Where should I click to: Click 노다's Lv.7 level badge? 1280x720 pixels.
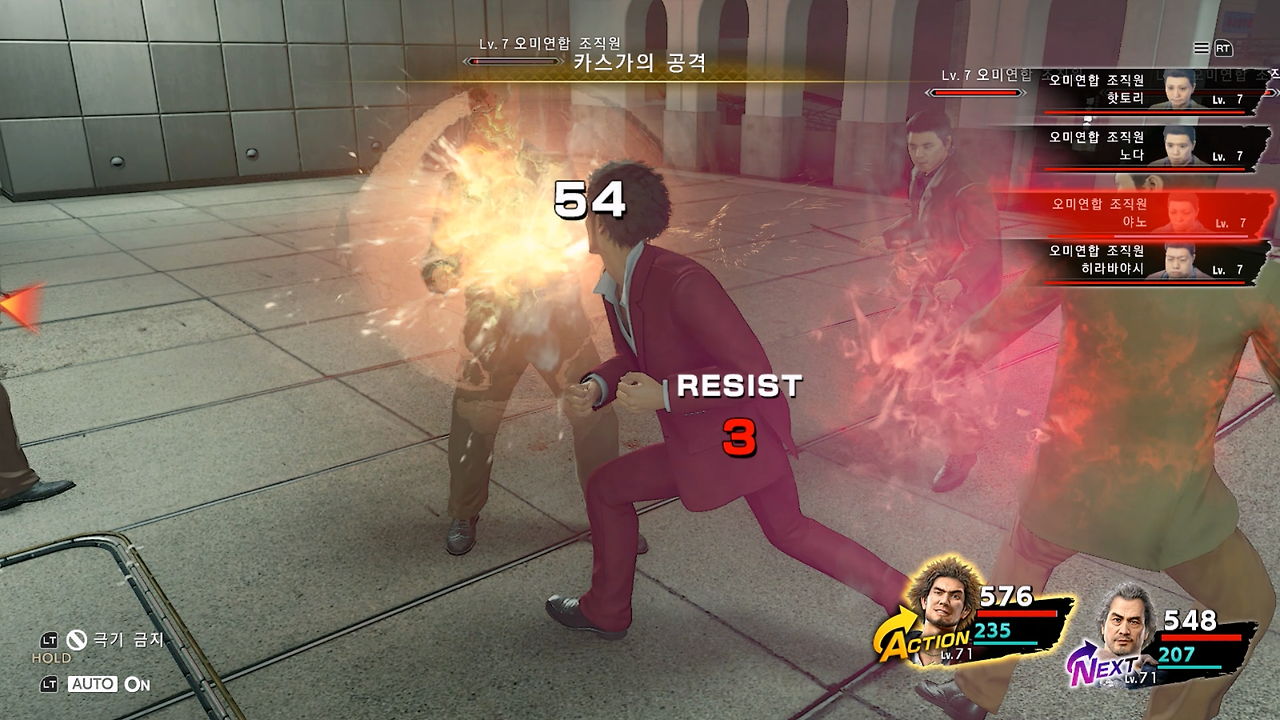pos(1225,155)
